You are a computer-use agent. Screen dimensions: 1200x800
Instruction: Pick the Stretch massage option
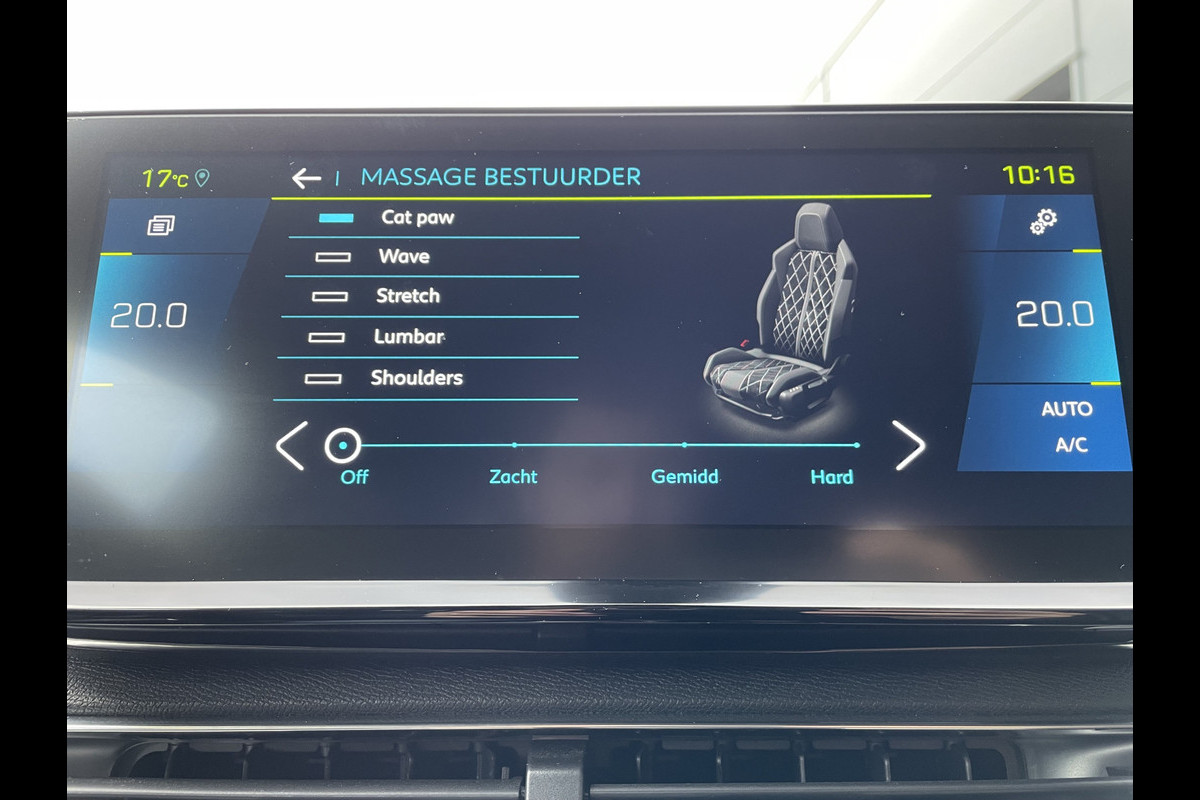coord(407,296)
